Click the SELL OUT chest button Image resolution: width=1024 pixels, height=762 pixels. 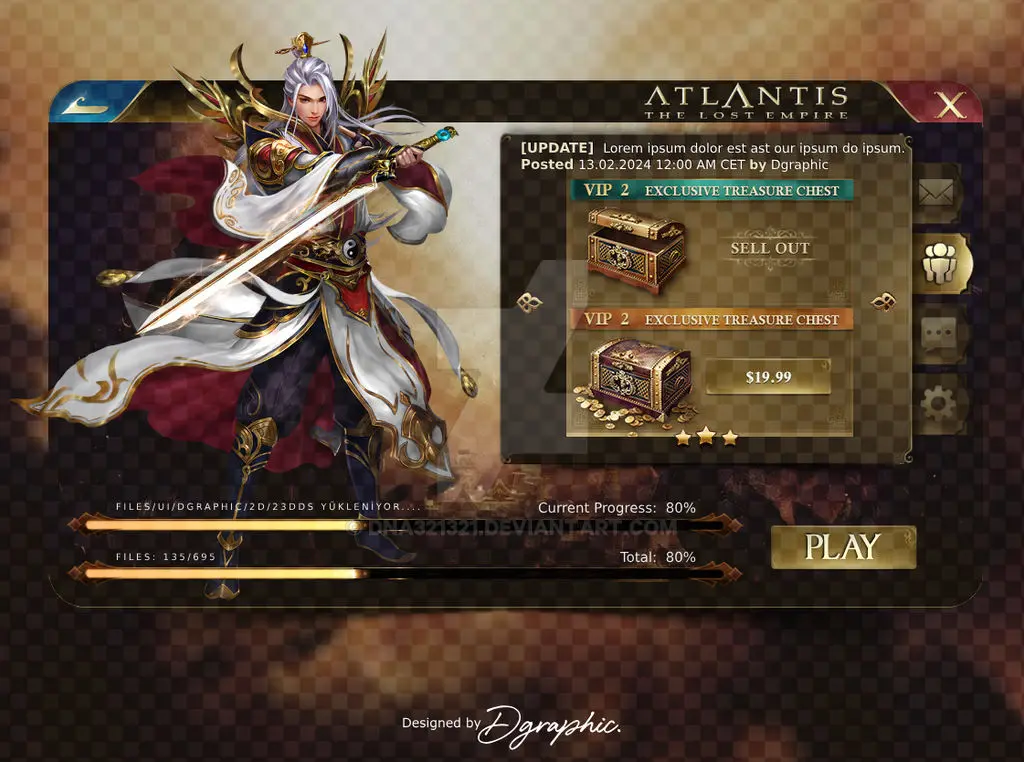click(770, 248)
